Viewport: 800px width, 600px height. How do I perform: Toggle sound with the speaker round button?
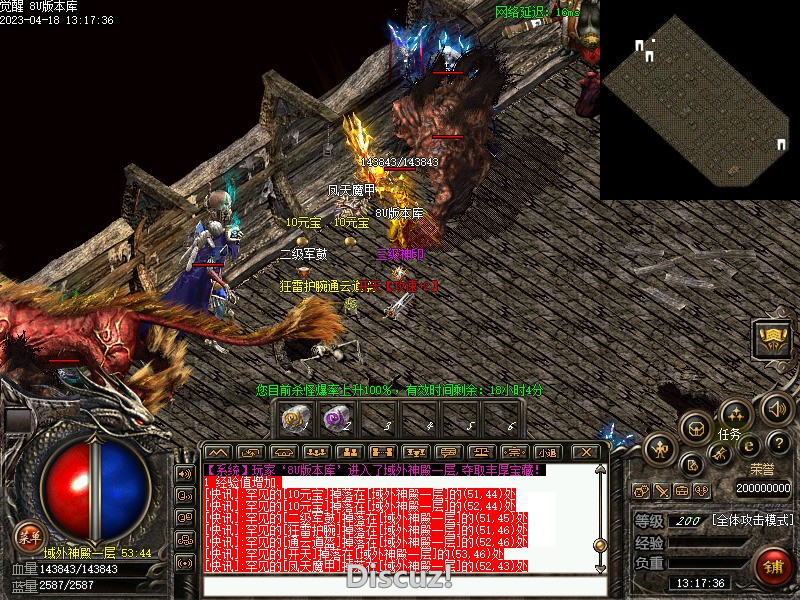click(777, 407)
